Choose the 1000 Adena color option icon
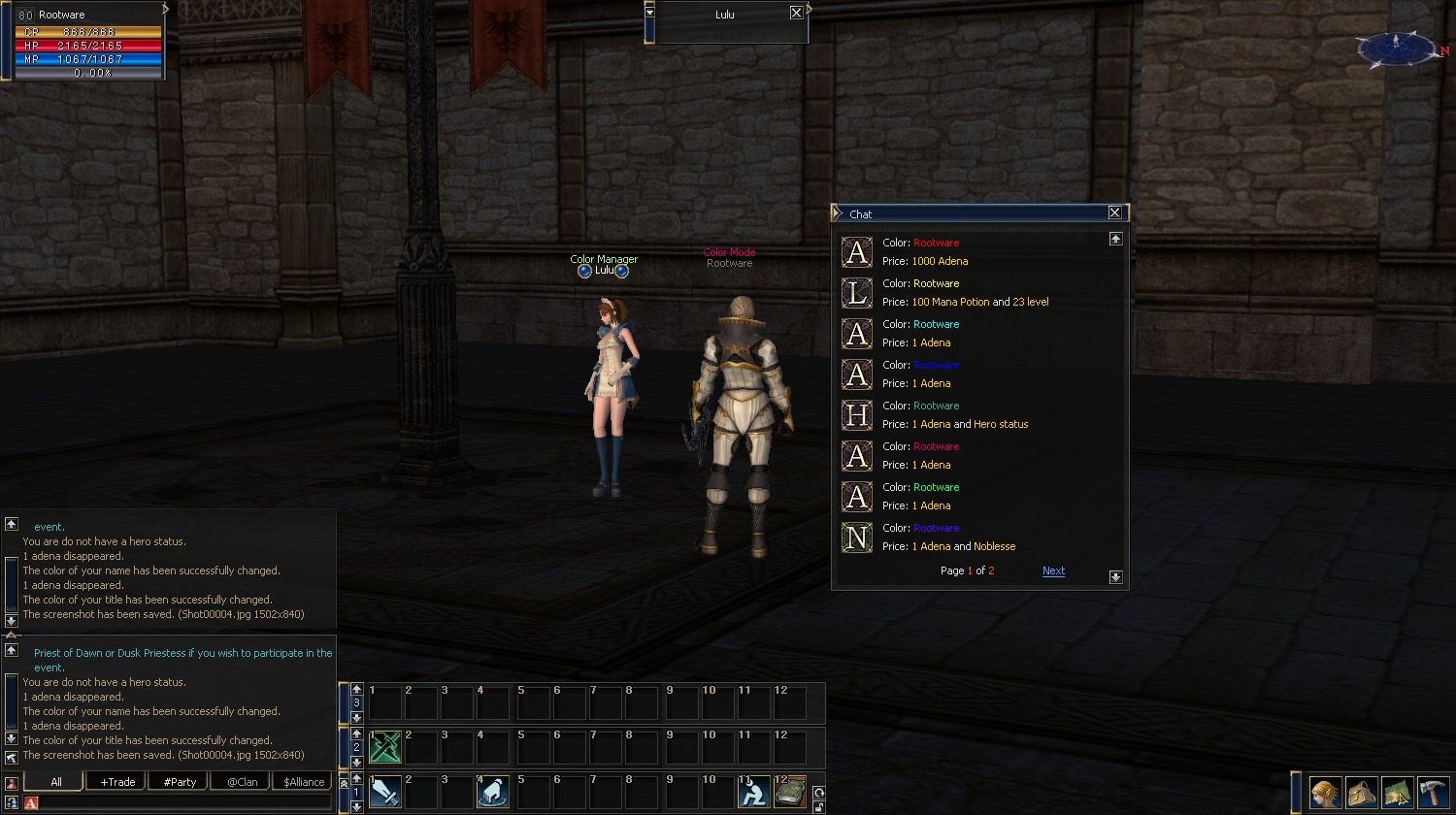 [x=856, y=252]
